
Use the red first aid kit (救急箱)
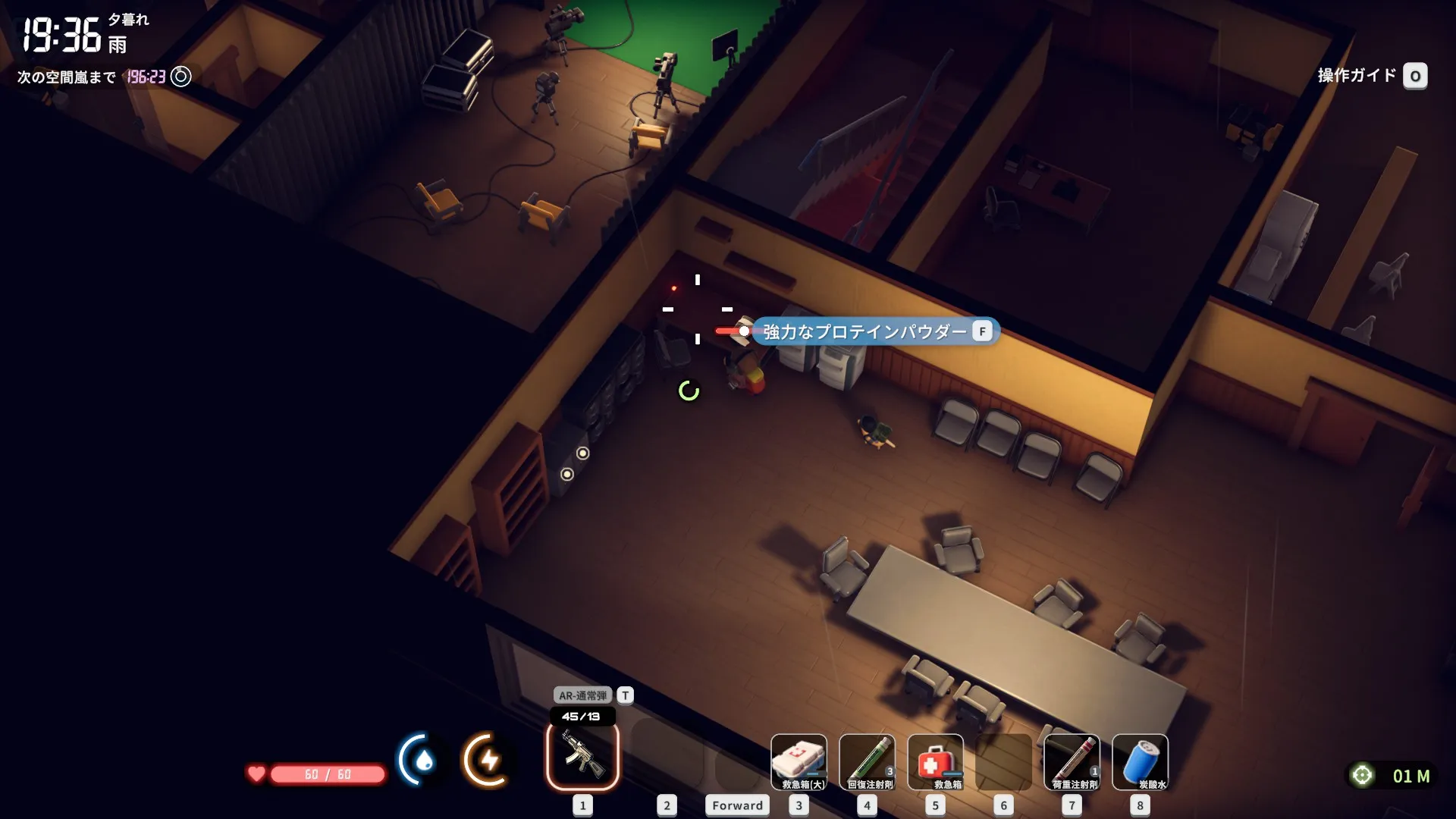click(x=935, y=761)
